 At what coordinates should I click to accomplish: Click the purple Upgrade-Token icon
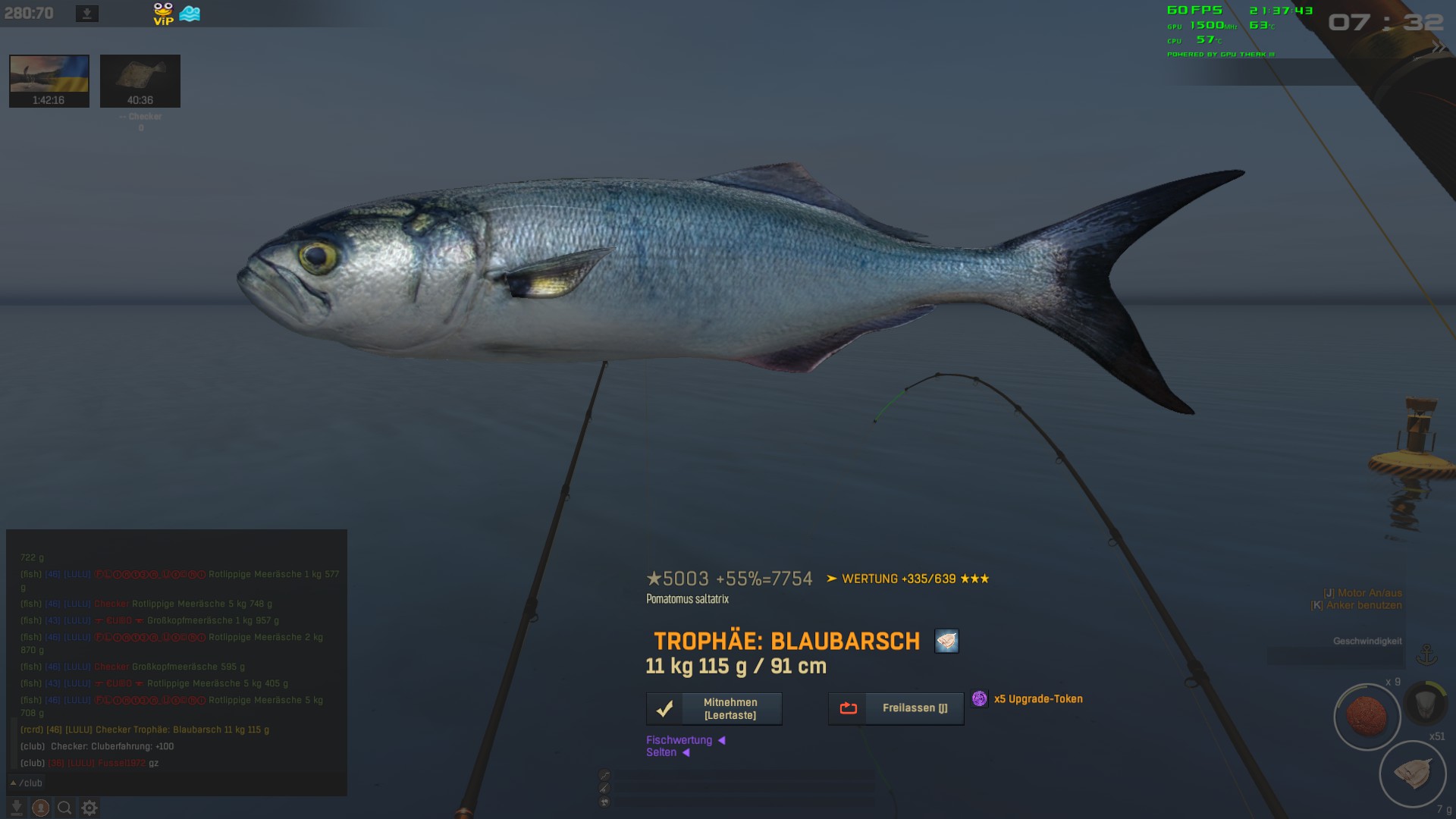(x=980, y=698)
